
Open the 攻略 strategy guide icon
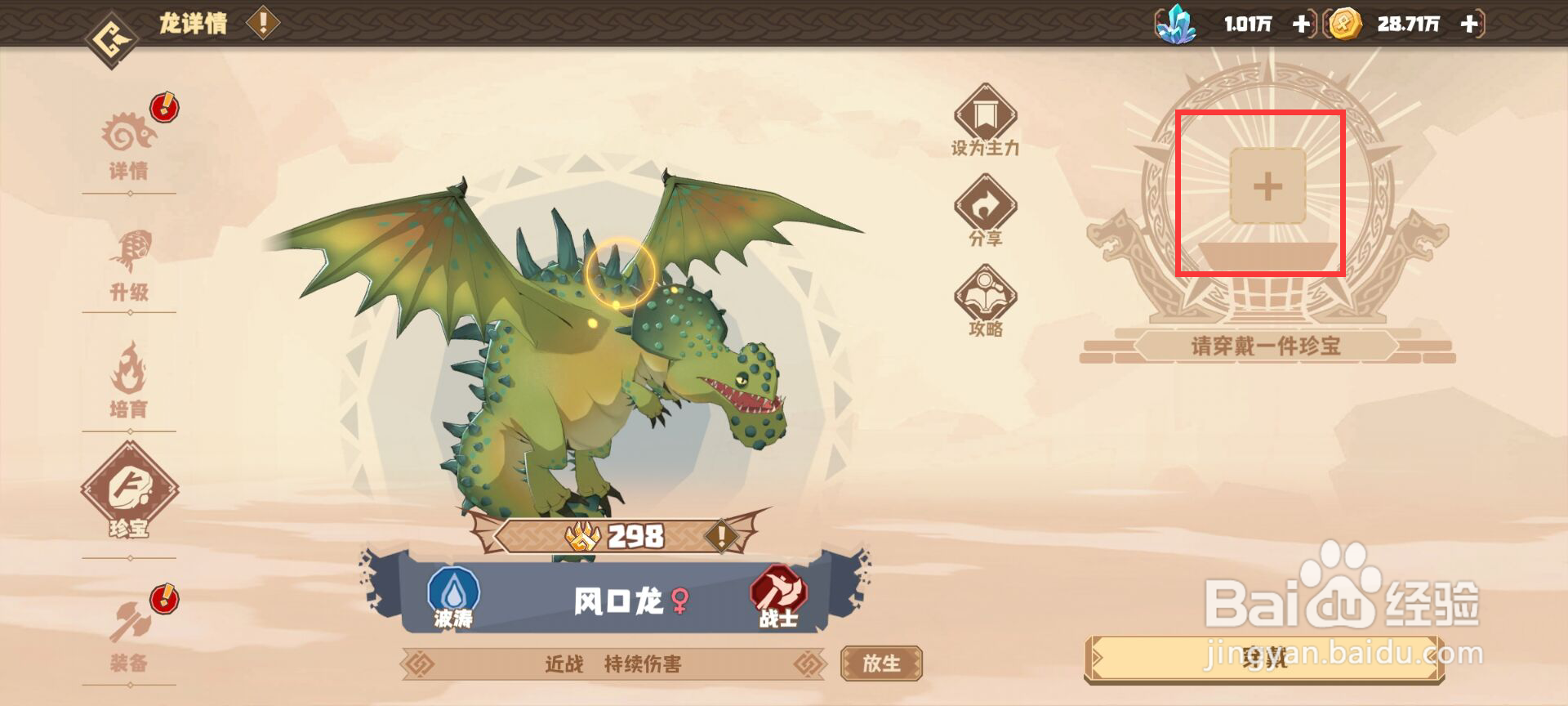[x=984, y=298]
